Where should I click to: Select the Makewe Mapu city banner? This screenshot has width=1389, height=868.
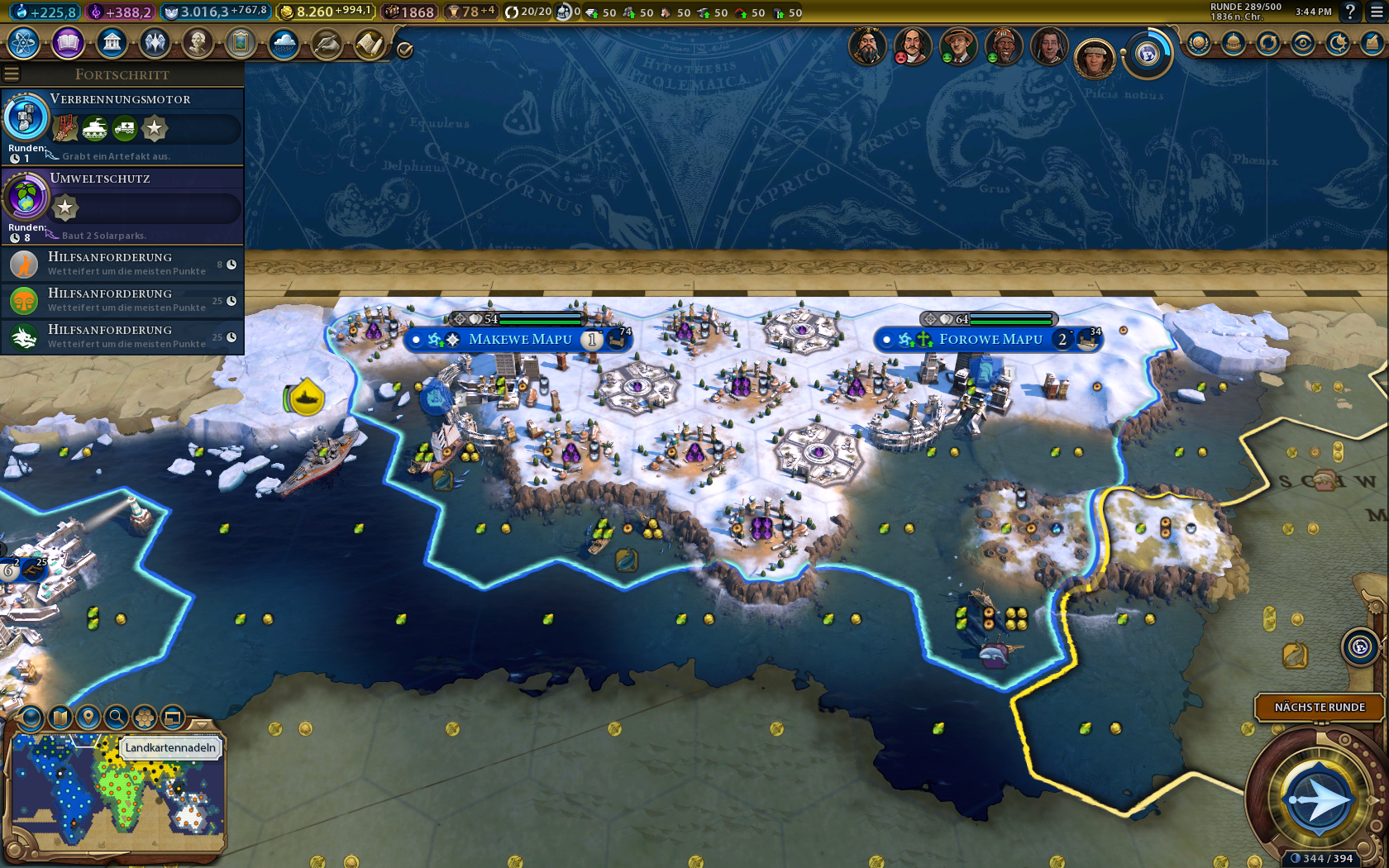(x=519, y=340)
